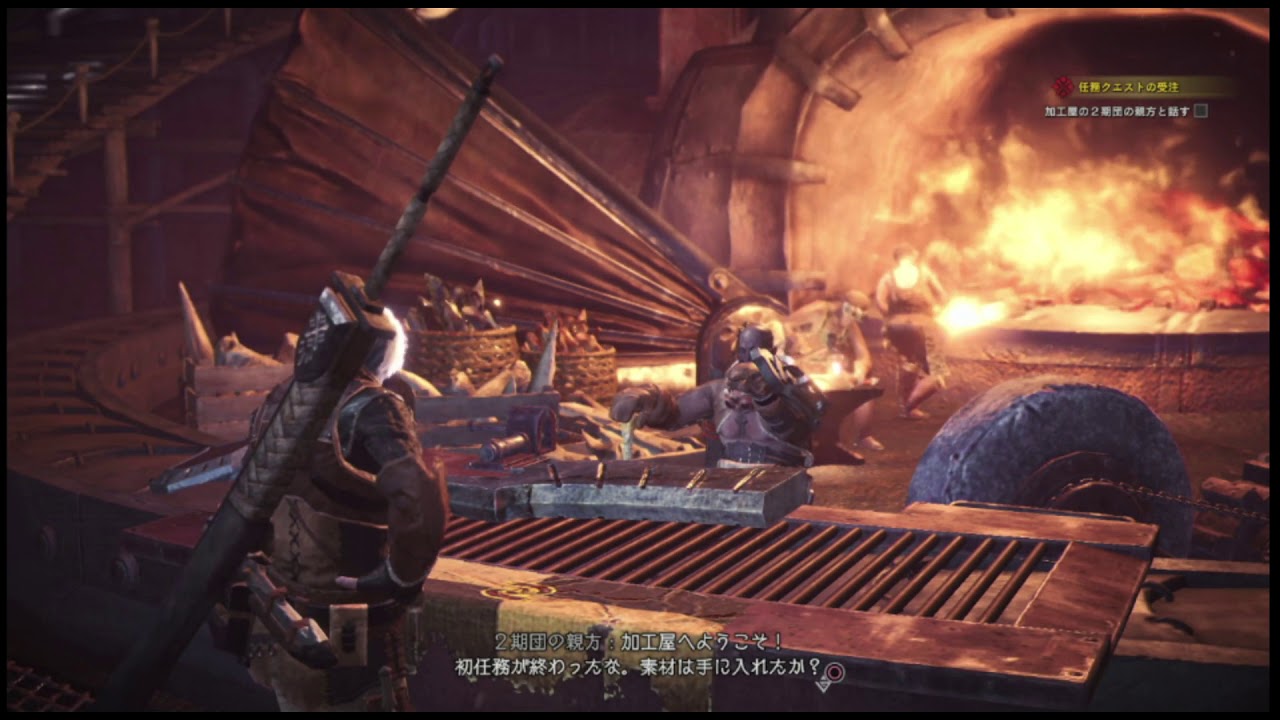Select the 加工屋の2期団の親方と話す objective
This screenshot has width=1280, height=720.
(x=1116, y=112)
